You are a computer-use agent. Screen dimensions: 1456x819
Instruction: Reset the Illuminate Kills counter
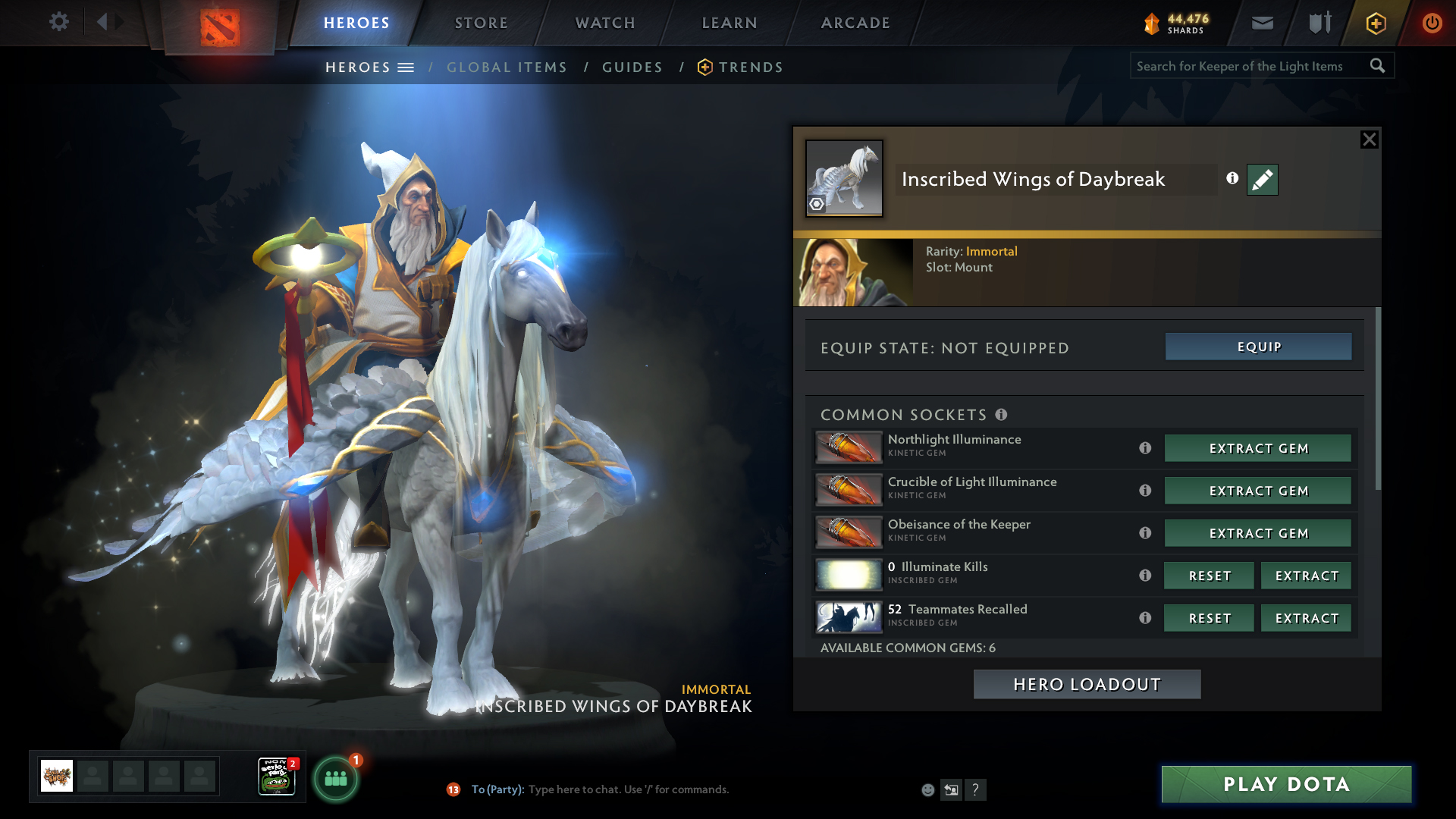(x=1209, y=576)
